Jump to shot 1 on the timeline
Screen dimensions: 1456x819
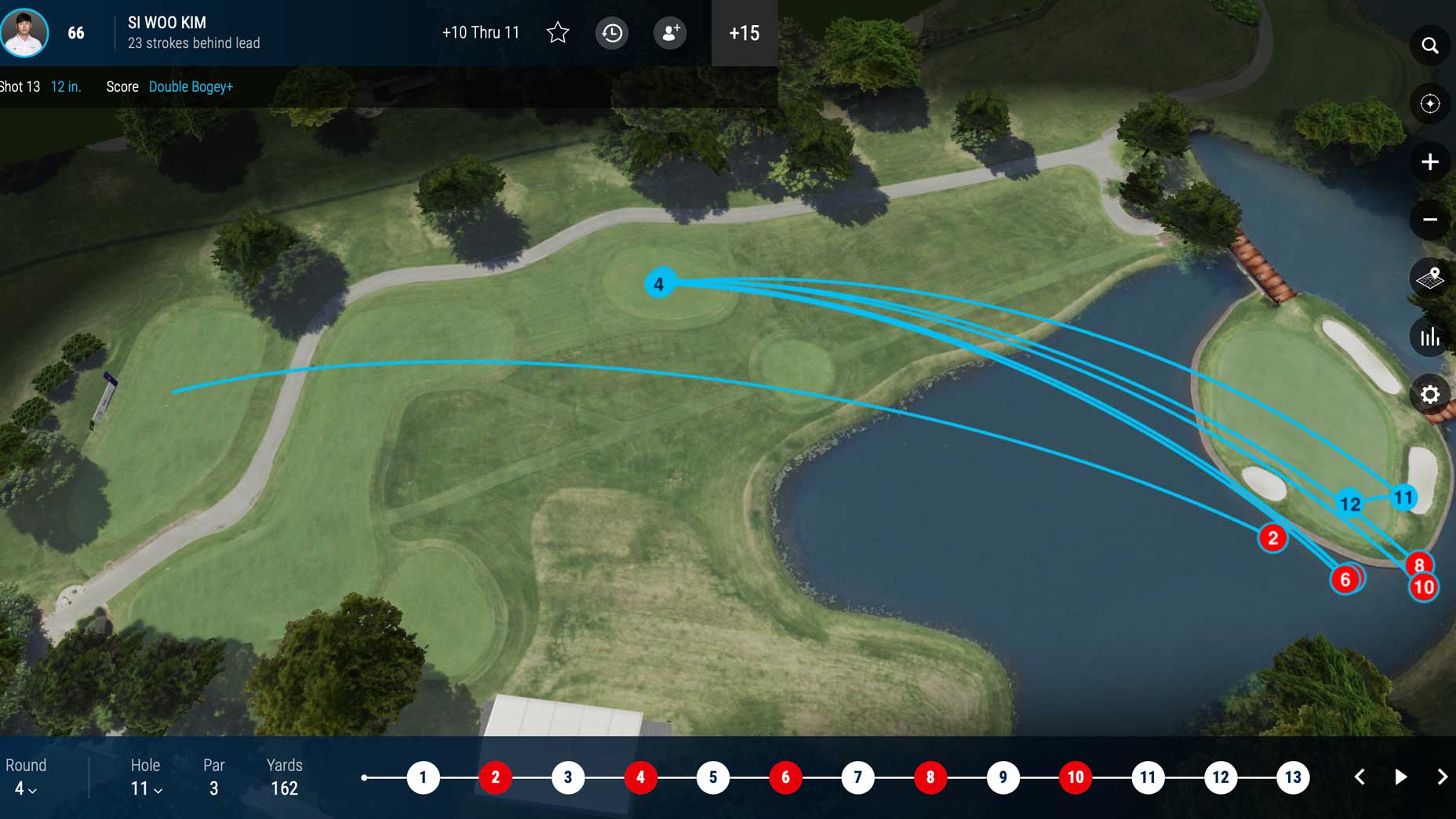[423, 777]
